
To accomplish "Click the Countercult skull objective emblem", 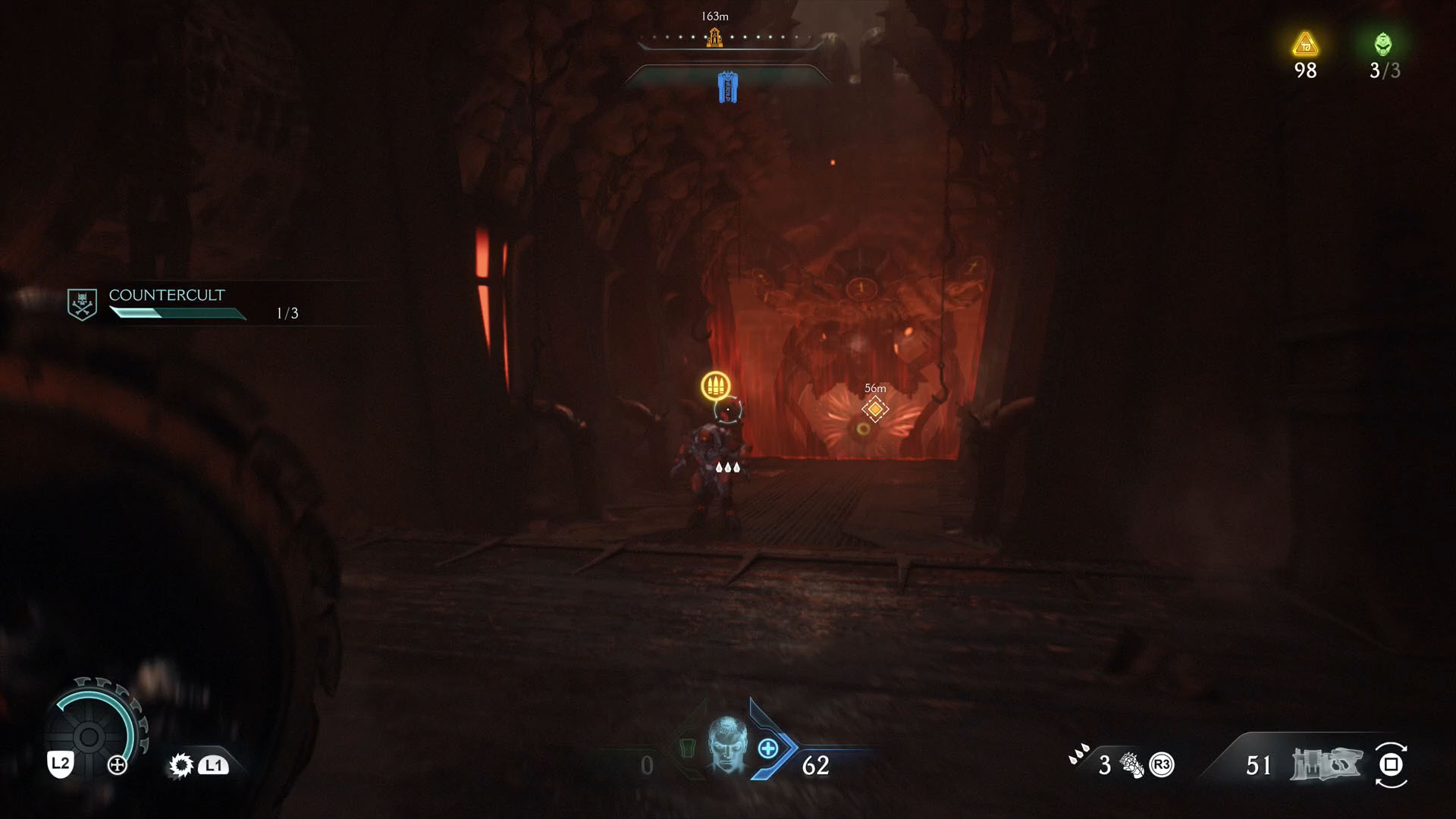I will click(82, 301).
